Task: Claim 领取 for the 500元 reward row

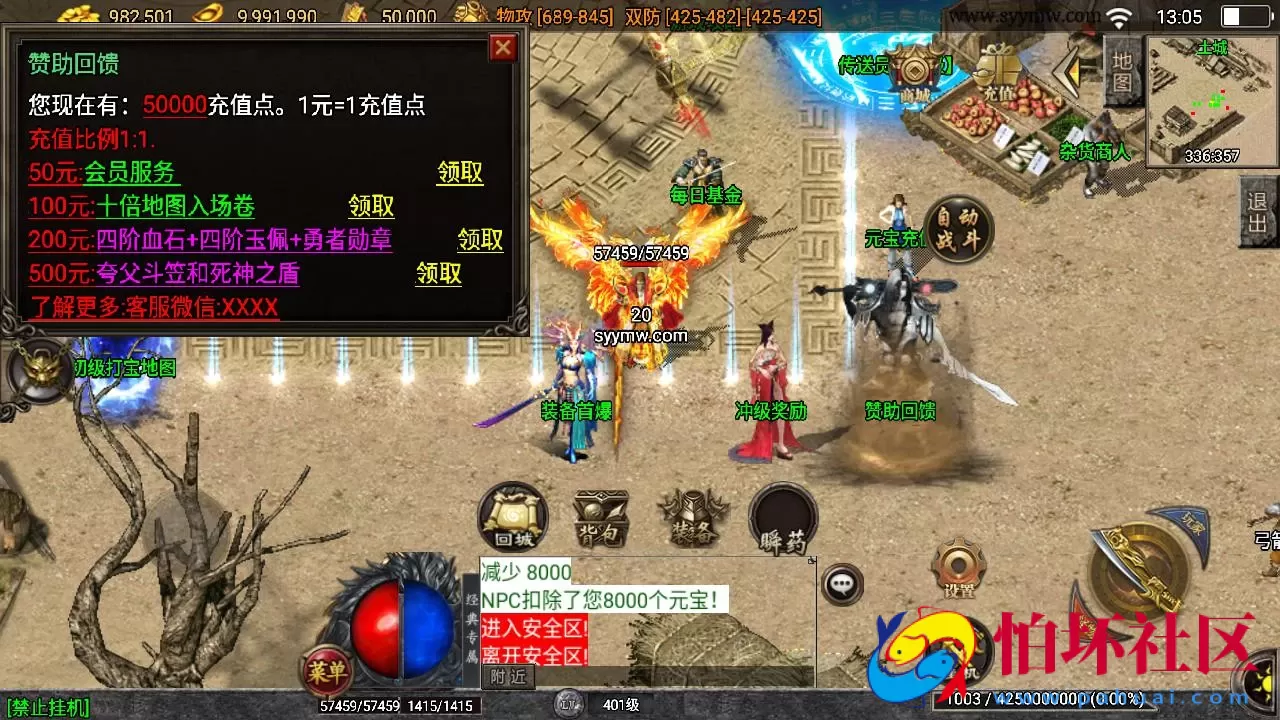Action: point(437,275)
